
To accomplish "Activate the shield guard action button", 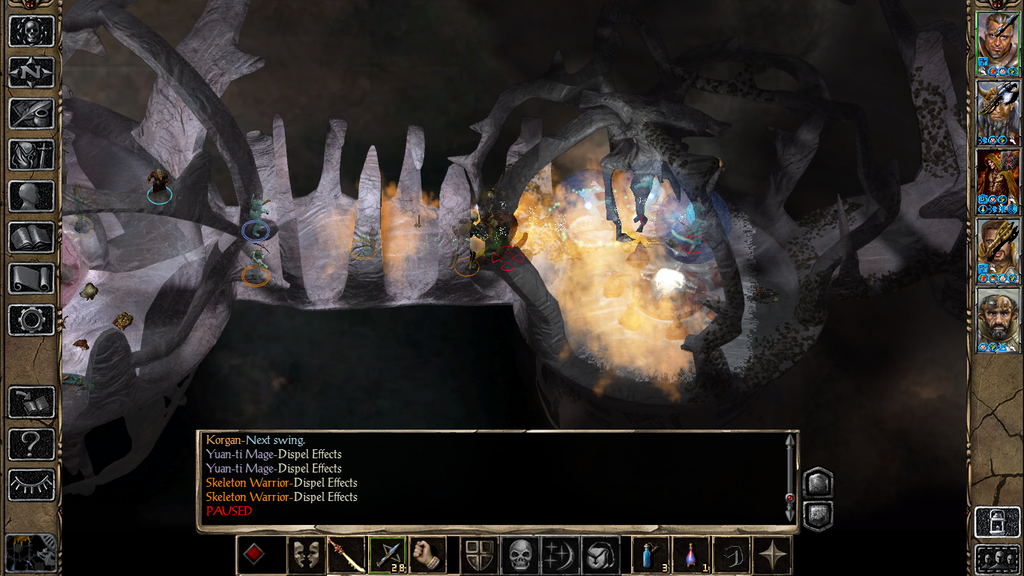I will pyautogui.click(x=478, y=555).
